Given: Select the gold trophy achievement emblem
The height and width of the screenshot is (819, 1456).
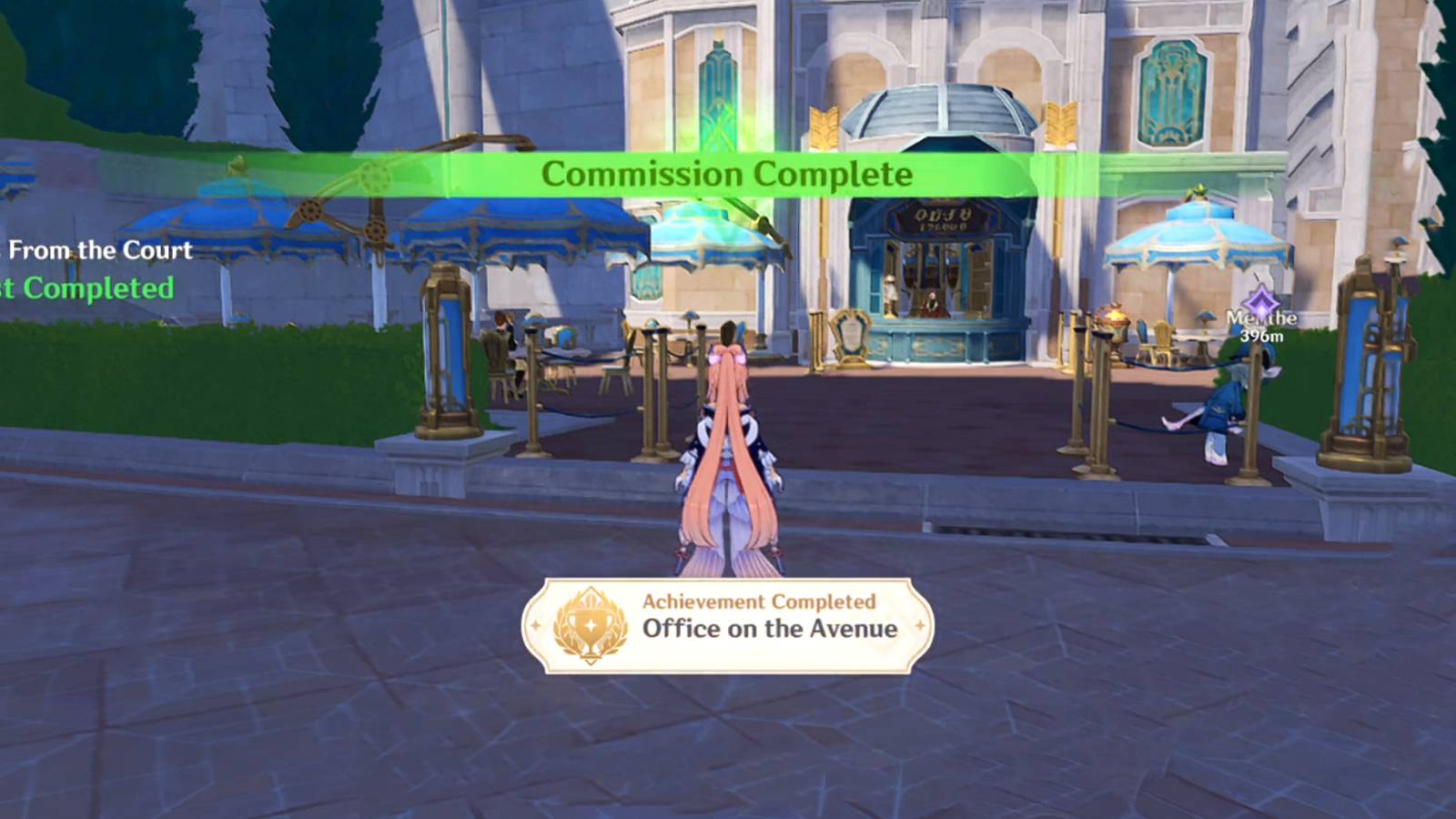Looking at the screenshot, I should coord(591,623).
